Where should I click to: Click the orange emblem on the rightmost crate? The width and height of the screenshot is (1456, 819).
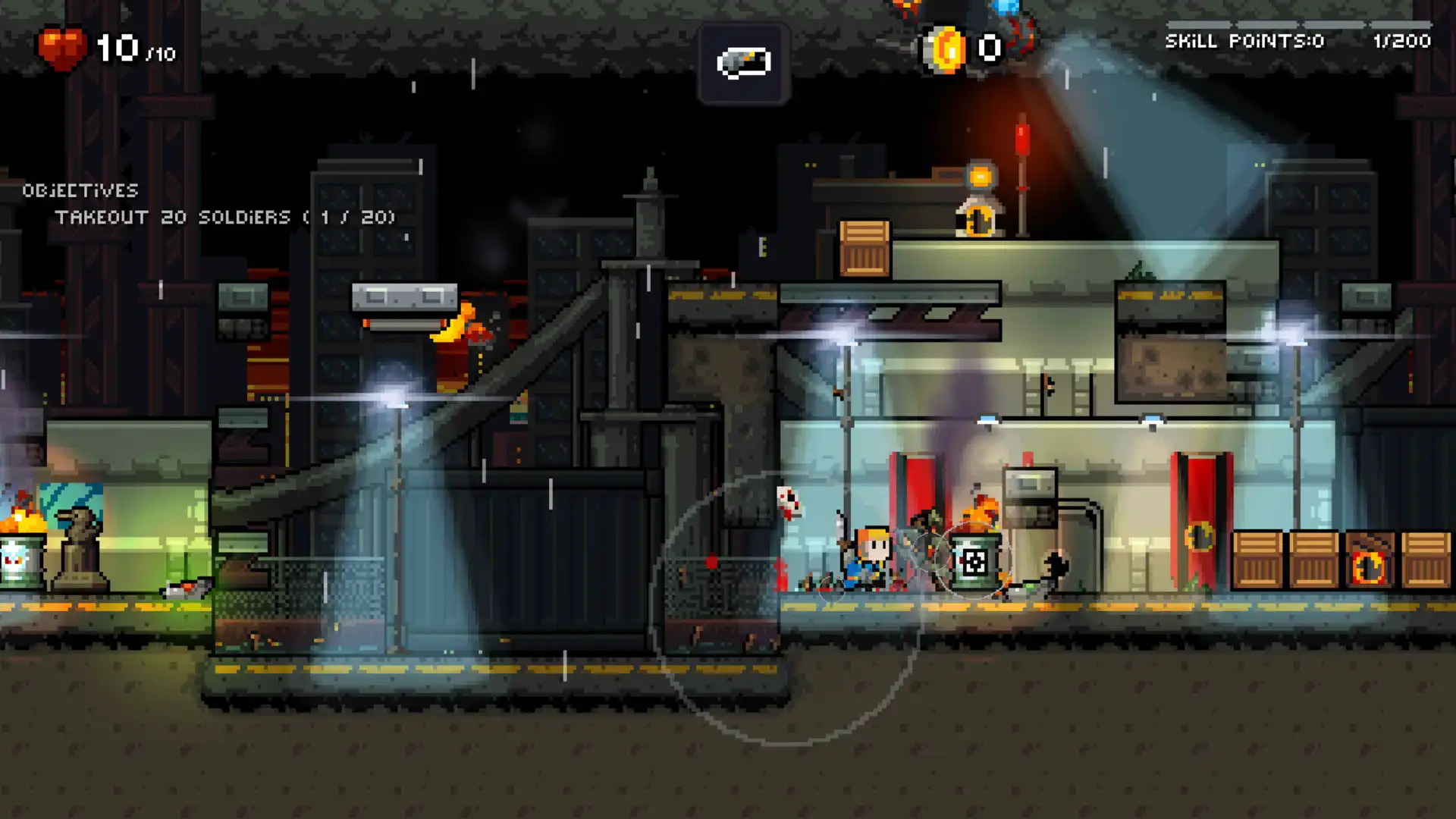point(1370,568)
